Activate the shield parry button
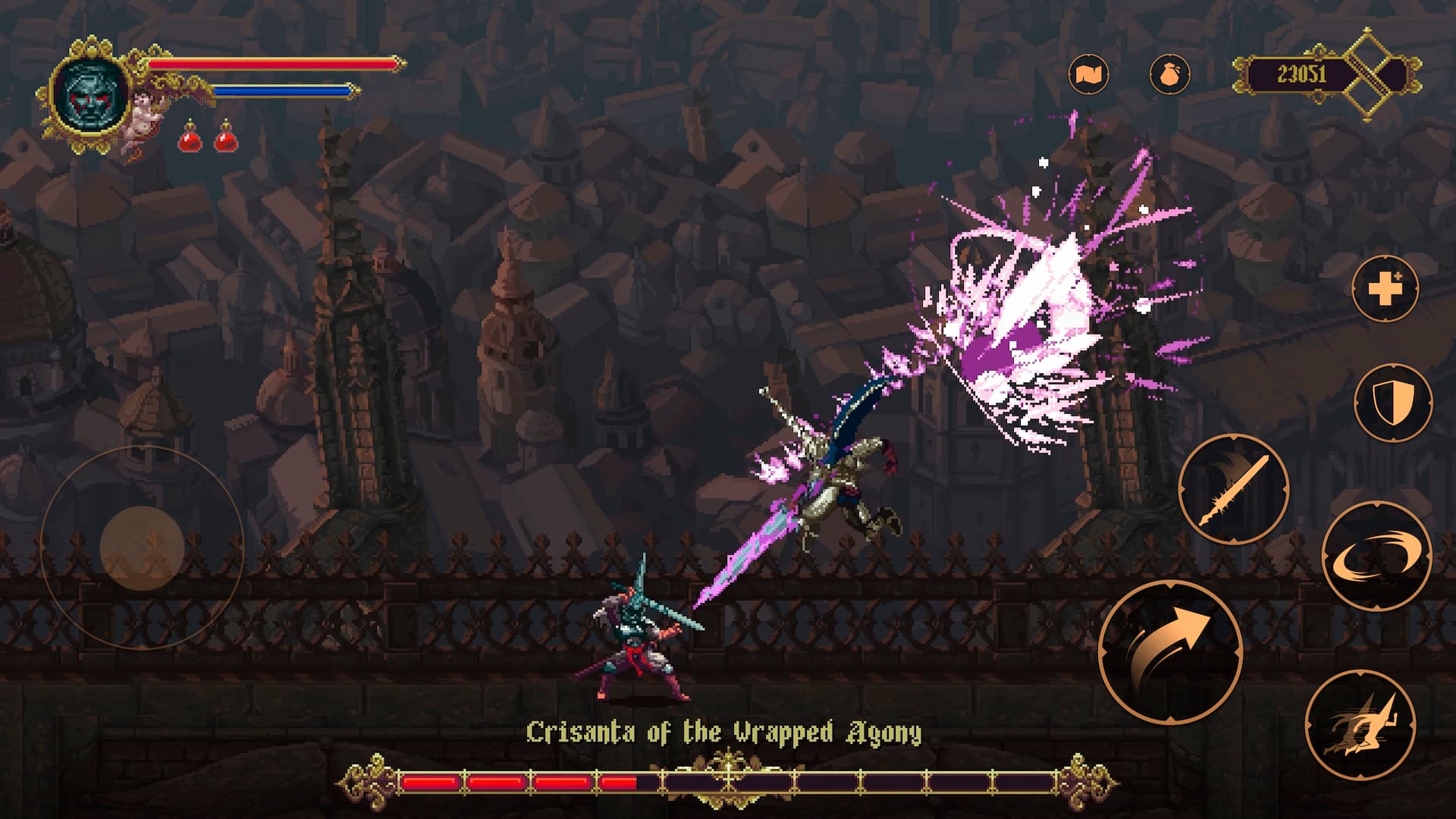Screen dimensions: 1456x819 tap(1392, 402)
